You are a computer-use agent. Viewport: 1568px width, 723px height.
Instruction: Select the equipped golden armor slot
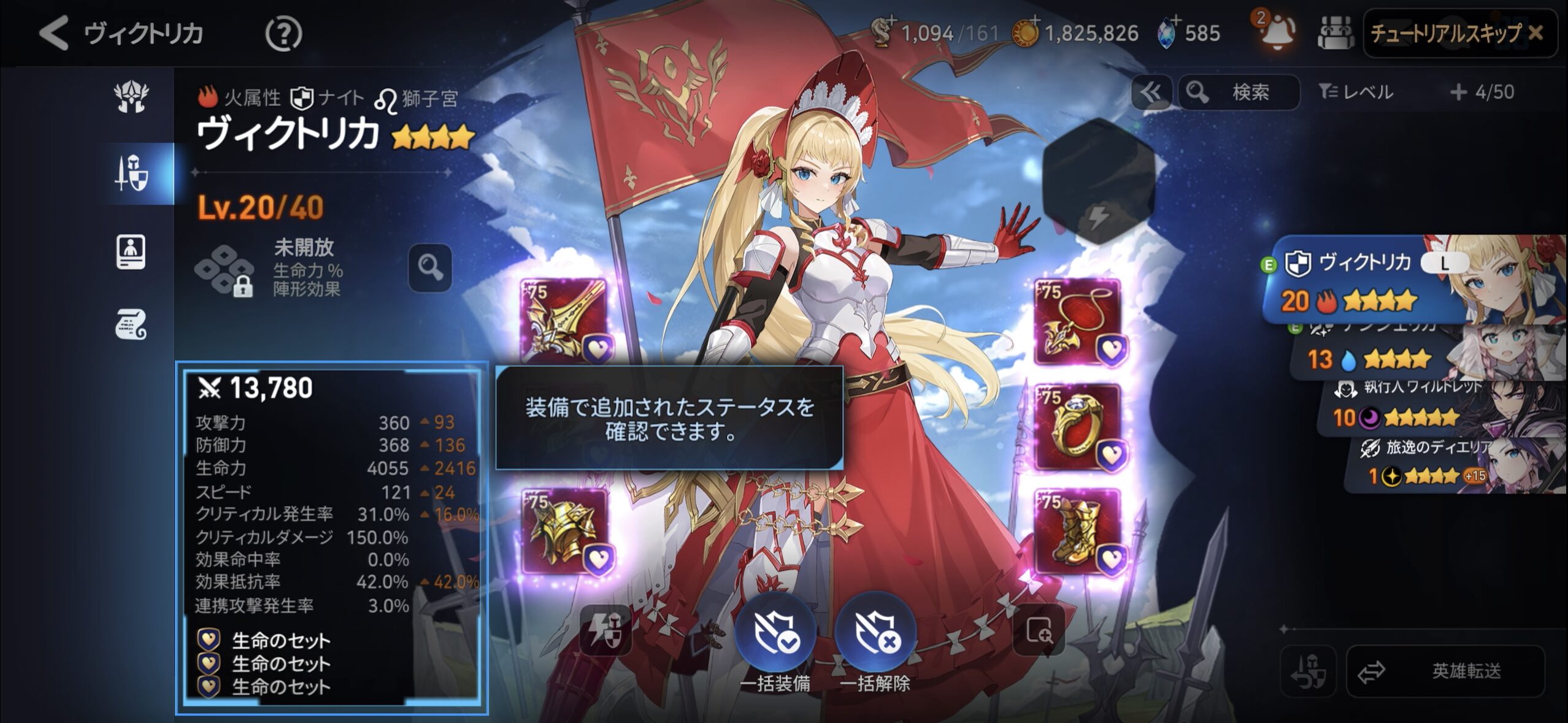(564, 531)
